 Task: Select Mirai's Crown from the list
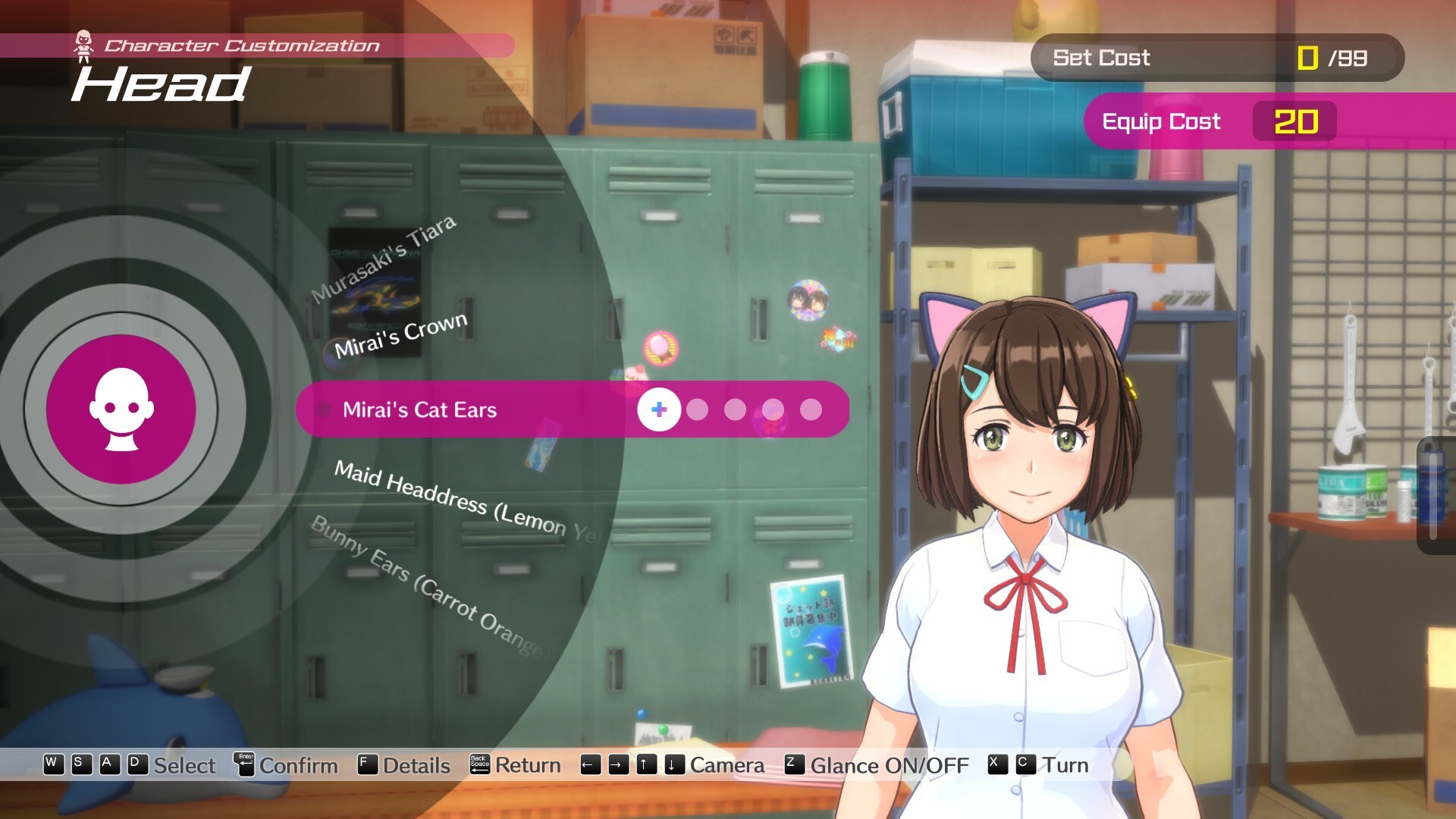click(x=400, y=339)
